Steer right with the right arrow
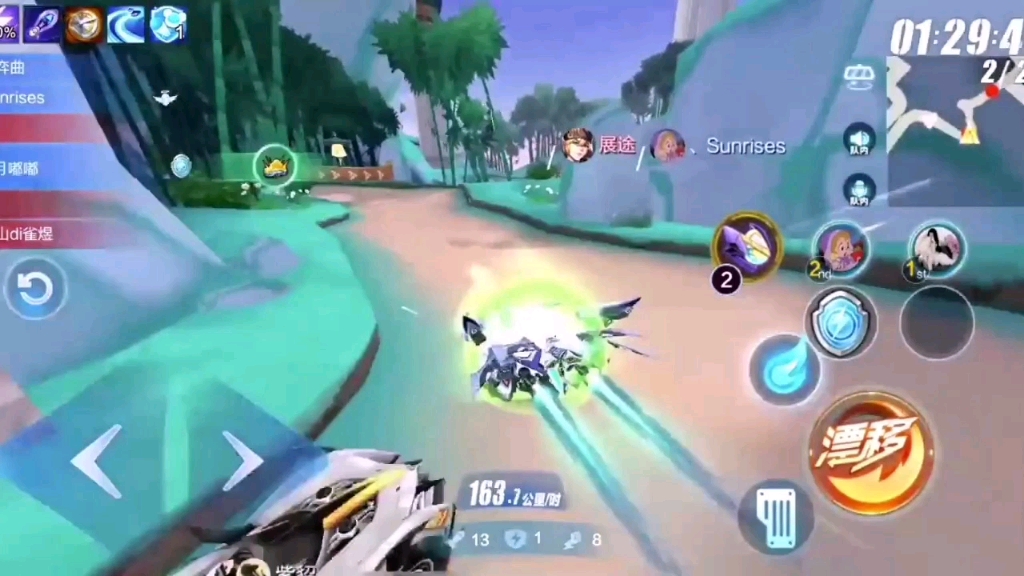The image size is (1024, 576). [x=242, y=461]
